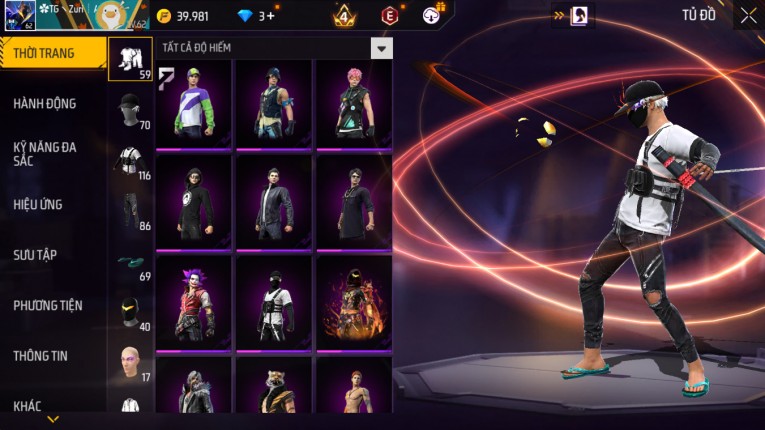
Task: Select the outfit sets subcategory with 59 items
Action: coord(130,59)
